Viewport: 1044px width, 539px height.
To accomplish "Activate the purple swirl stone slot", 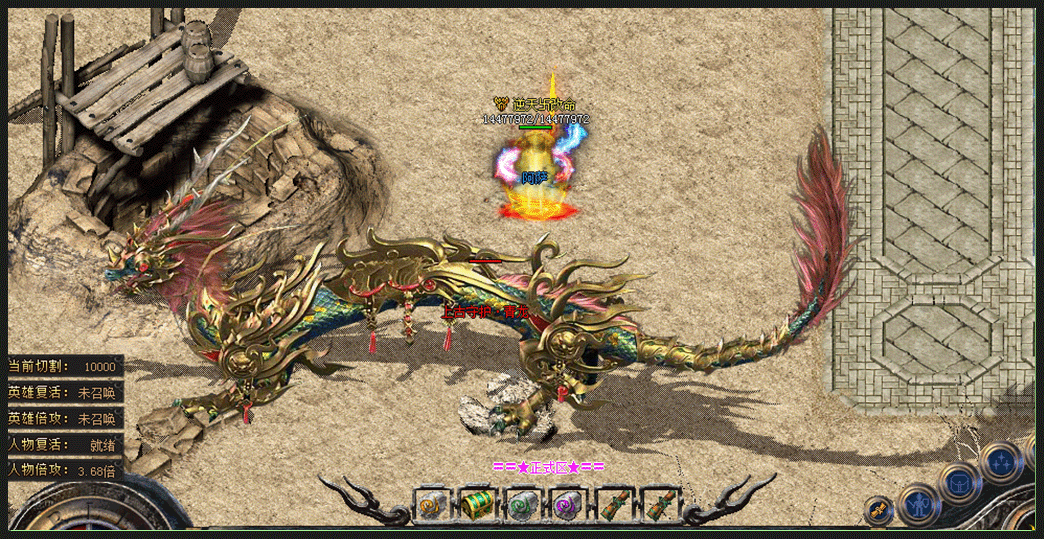I will click(568, 505).
